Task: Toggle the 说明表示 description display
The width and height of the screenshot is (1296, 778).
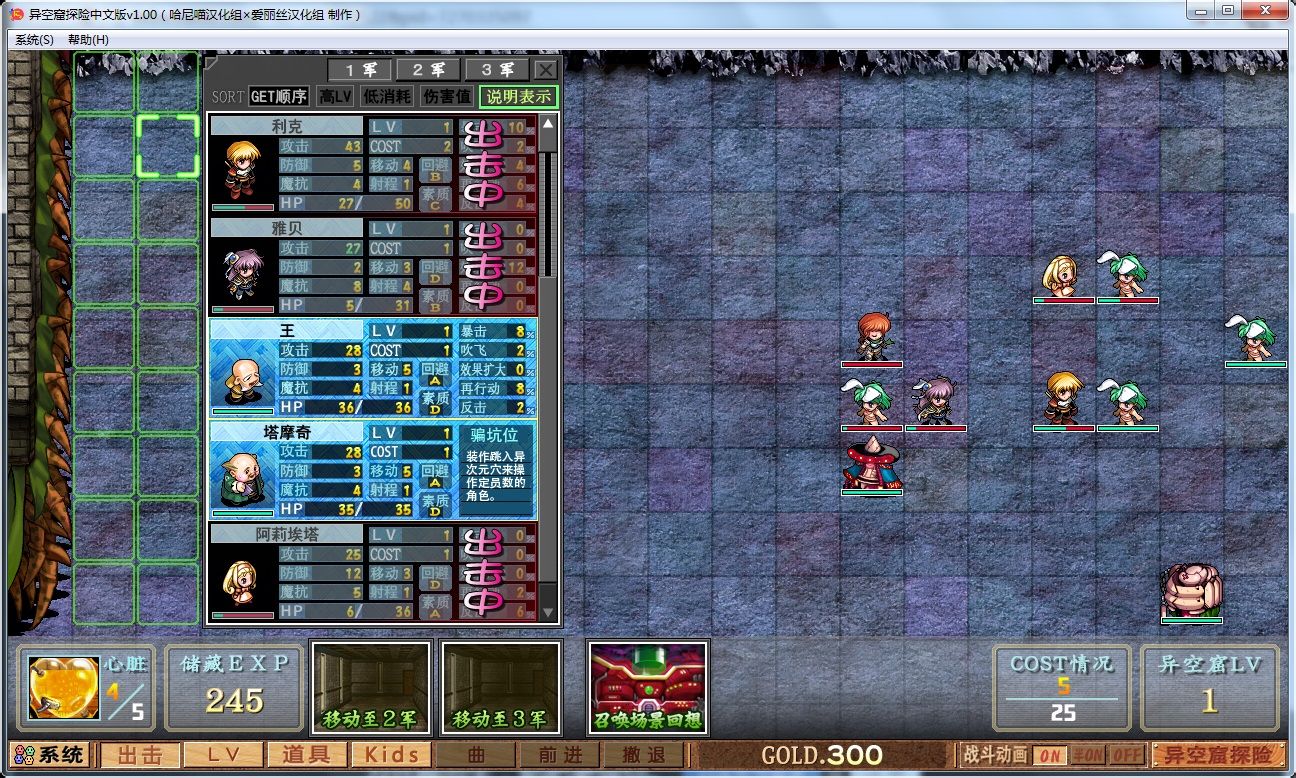Action: [518, 97]
